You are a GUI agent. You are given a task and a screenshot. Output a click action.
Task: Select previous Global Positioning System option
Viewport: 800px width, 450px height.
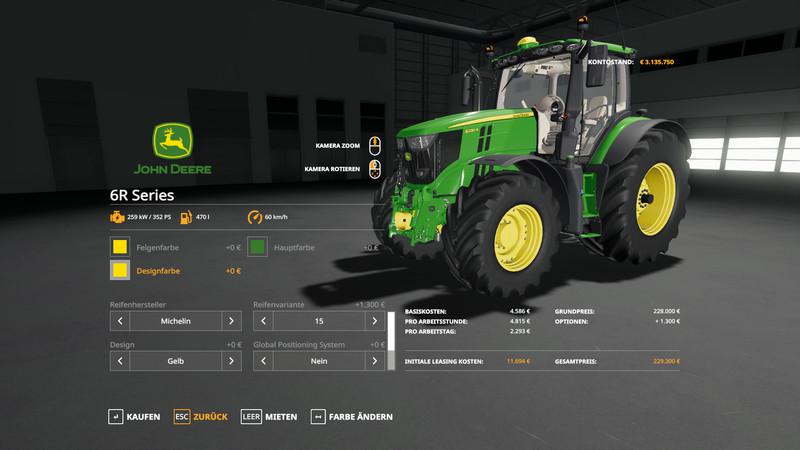point(264,360)
